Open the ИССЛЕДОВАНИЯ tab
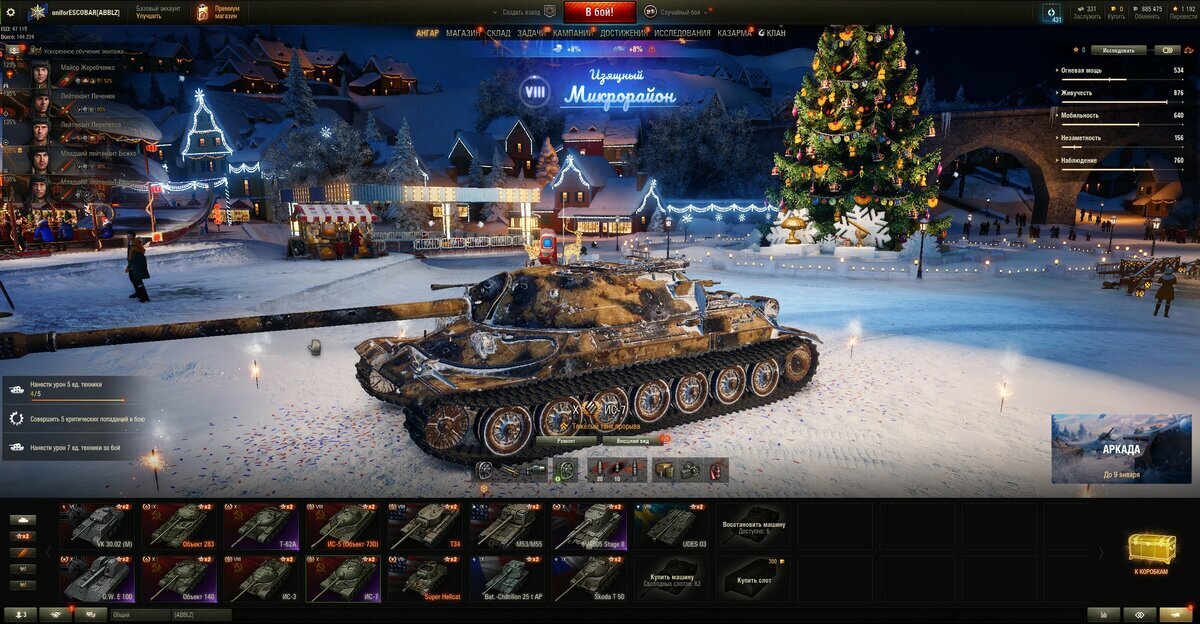The image size is (1200, 624). click(682, 33)
